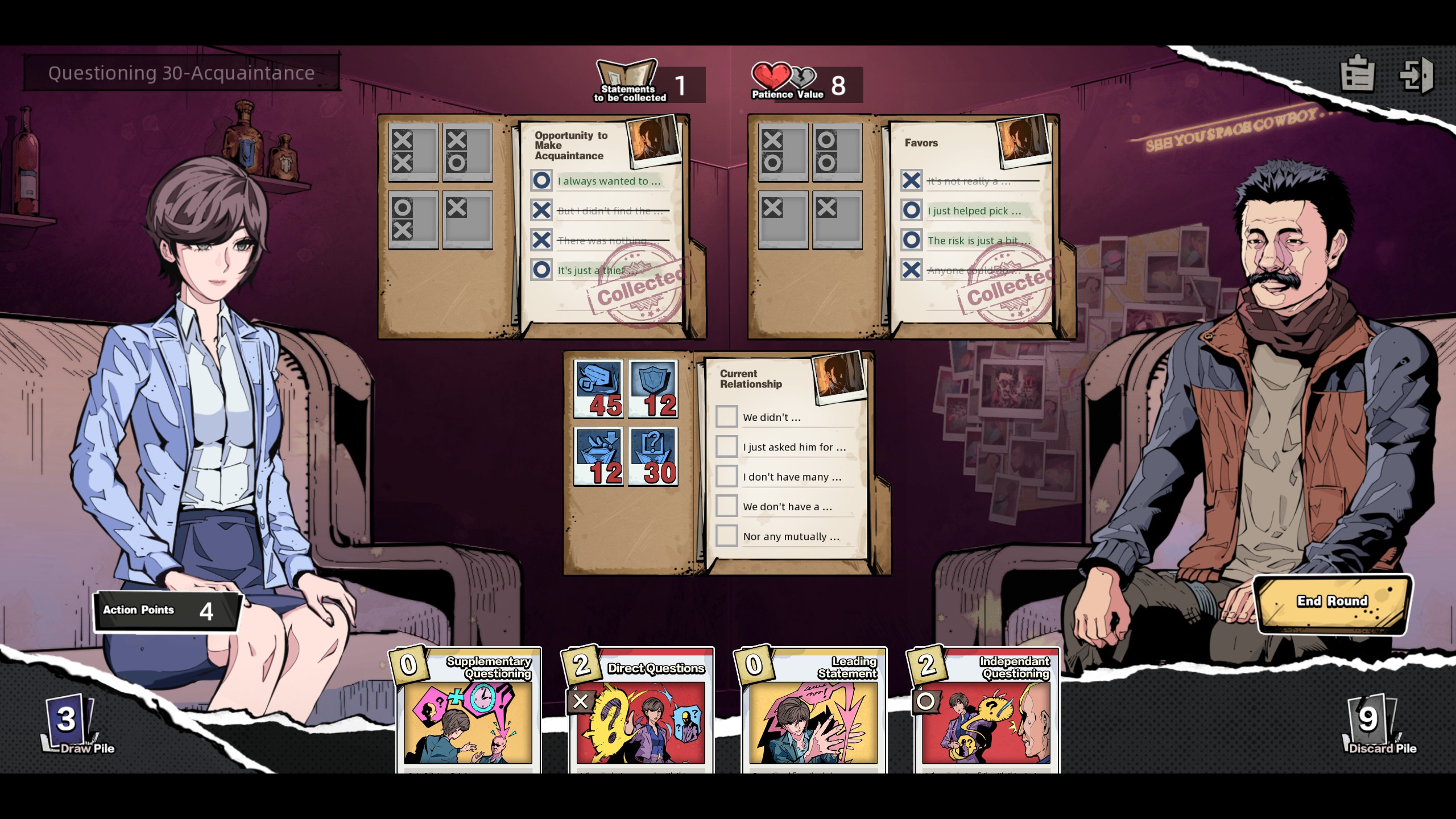Click the heart Patience Value icon
Viewport: 1456px width, 819px height.
(x=772, y=76)
